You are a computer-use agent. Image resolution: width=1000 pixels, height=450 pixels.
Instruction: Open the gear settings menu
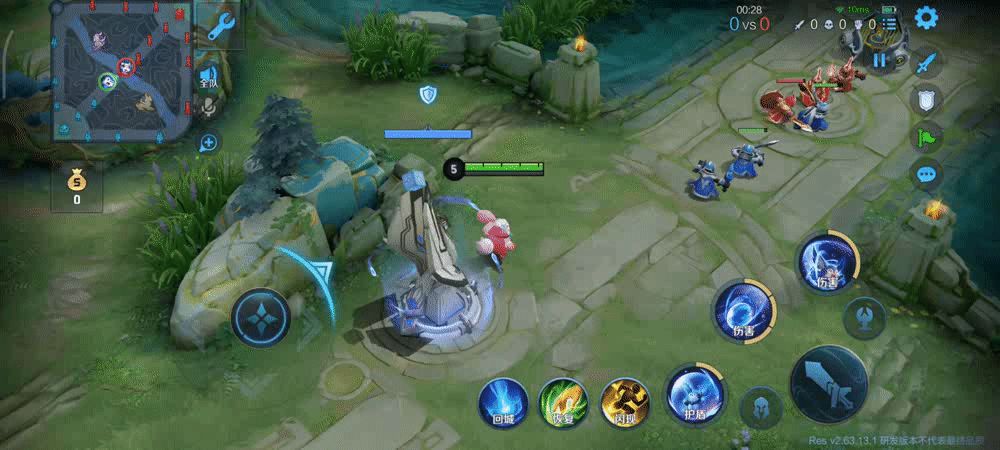tap(926, 17)
